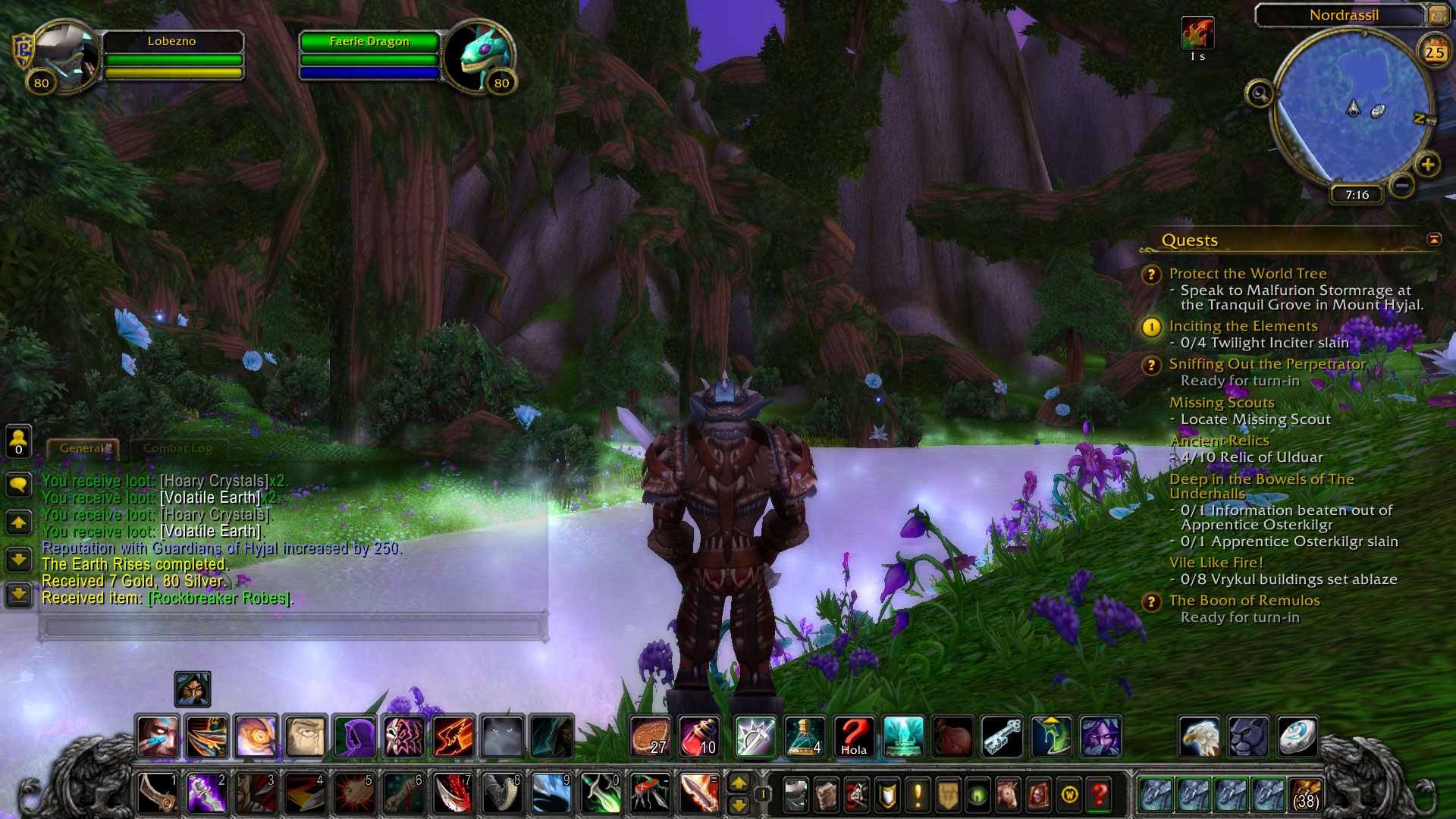Open the mounts horse-head micro button
The image size is (1456, 819).
(x=1008, y=795)
